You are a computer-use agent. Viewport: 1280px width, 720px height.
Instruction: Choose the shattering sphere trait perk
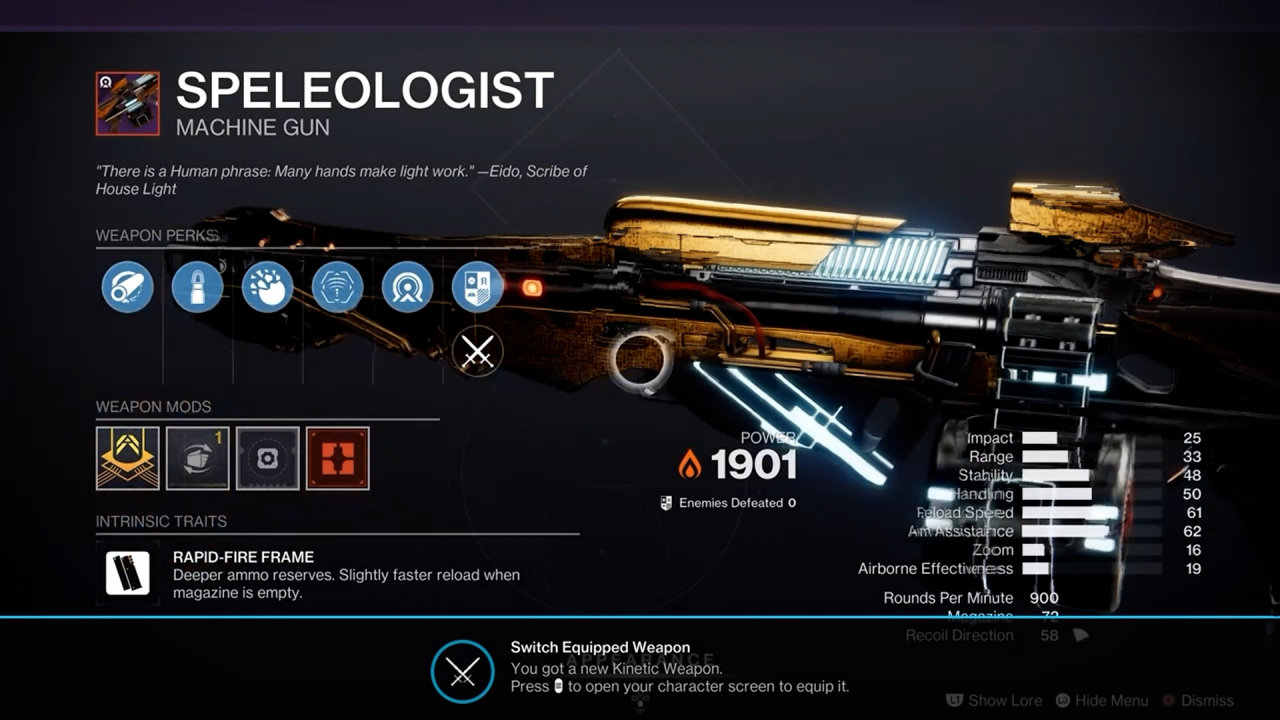point(267,287)
